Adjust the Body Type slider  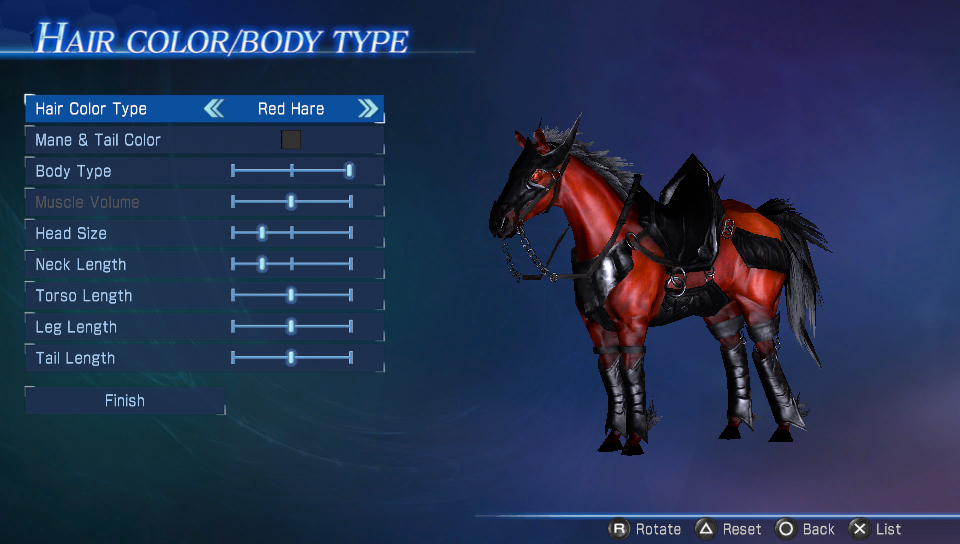(x=349, y=171)
